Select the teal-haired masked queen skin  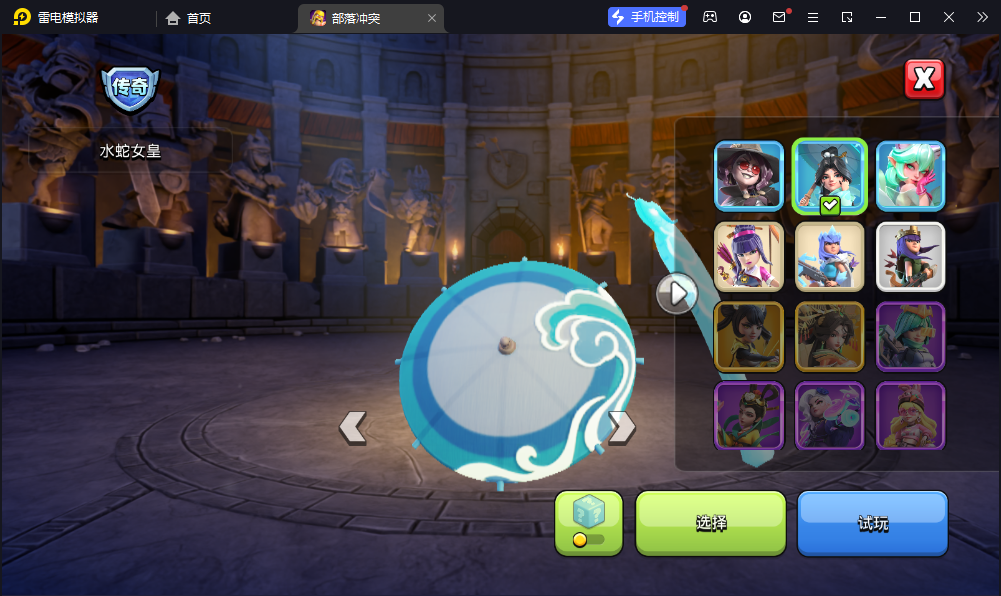click(910, 336)
